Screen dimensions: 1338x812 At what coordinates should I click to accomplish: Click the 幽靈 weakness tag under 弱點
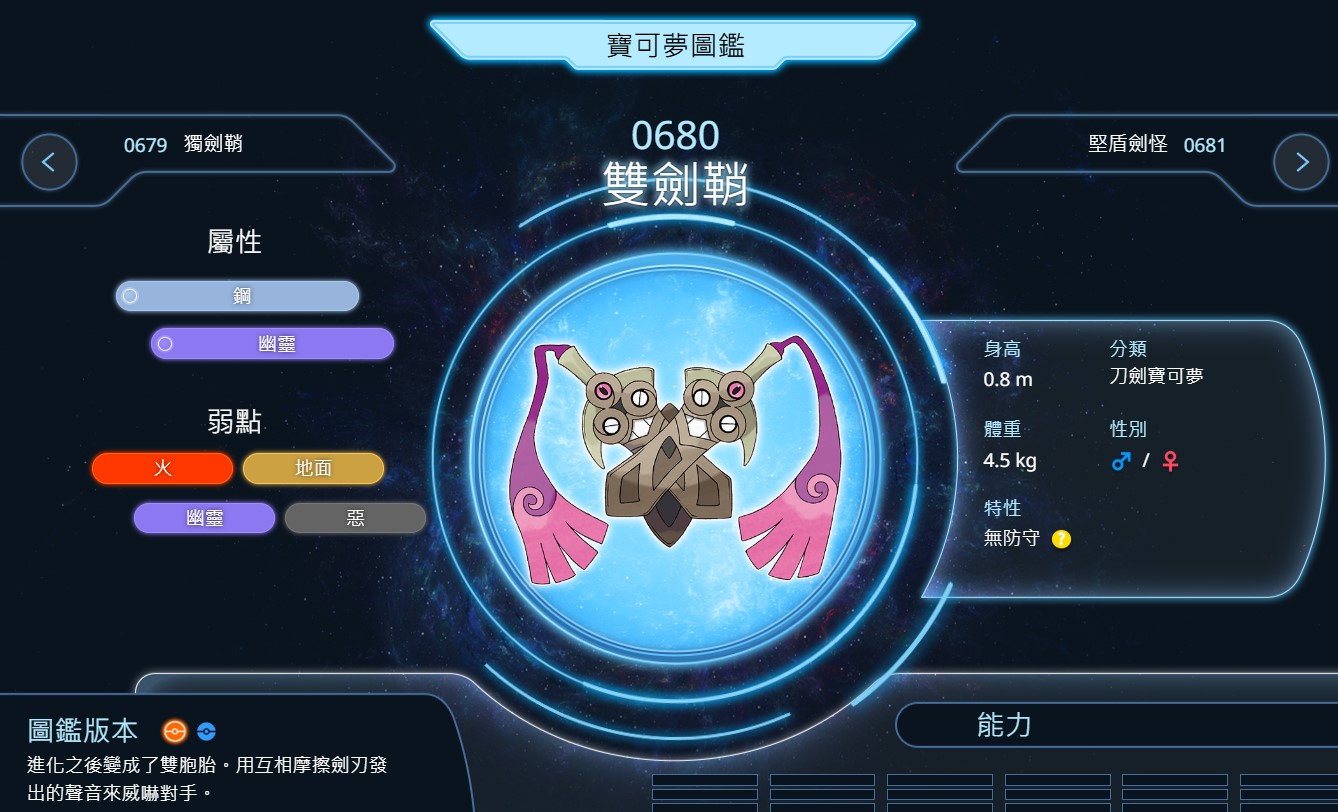pyautogui.click(x=204, y=518)
